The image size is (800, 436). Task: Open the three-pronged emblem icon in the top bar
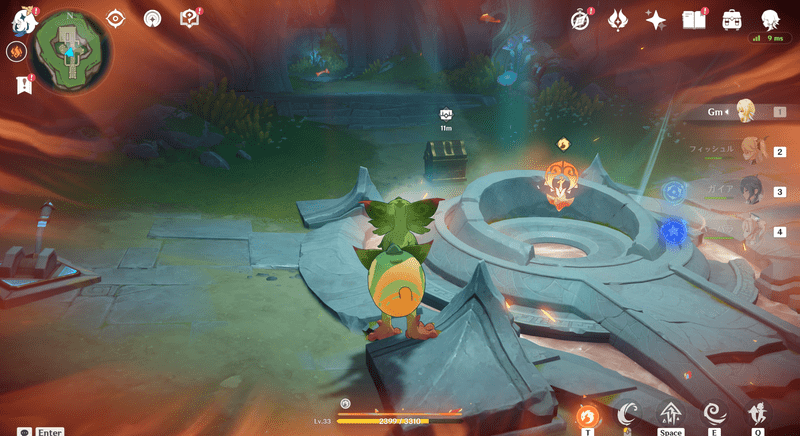619,19
